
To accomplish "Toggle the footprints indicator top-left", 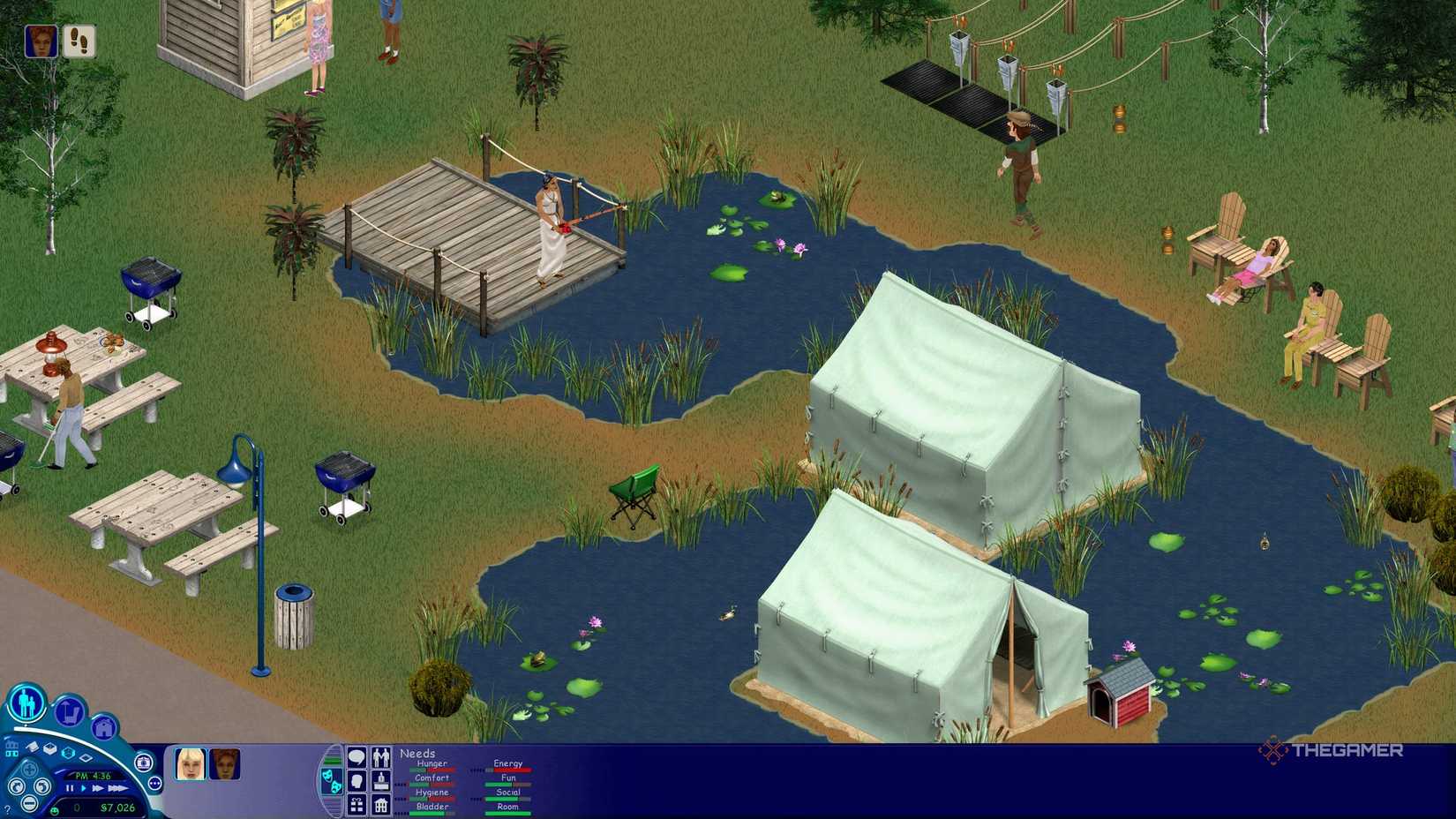I will (x=79, y=40).
